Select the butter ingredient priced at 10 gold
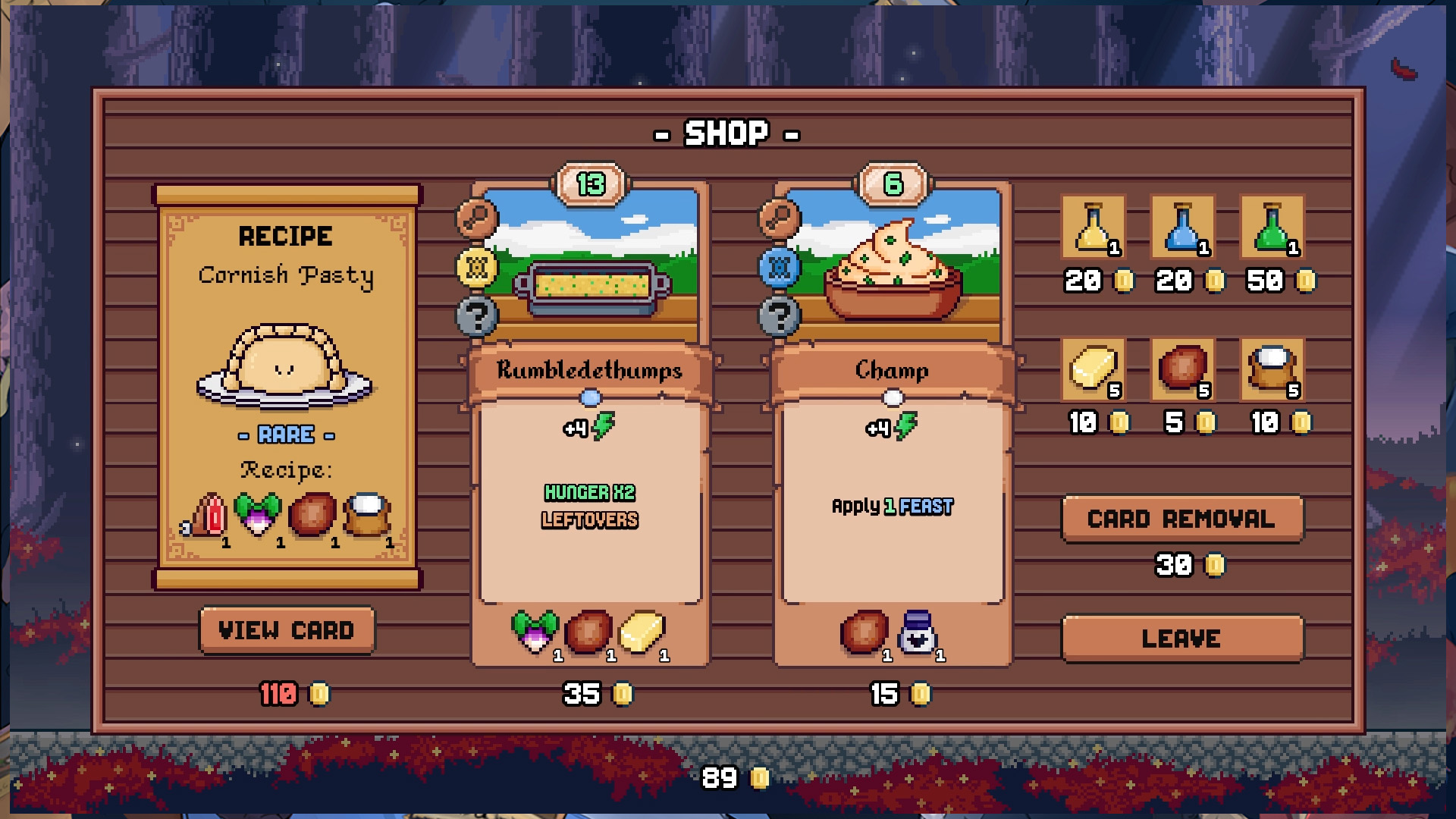Viewport: 1456px width, 819px height. point(1094,372)
